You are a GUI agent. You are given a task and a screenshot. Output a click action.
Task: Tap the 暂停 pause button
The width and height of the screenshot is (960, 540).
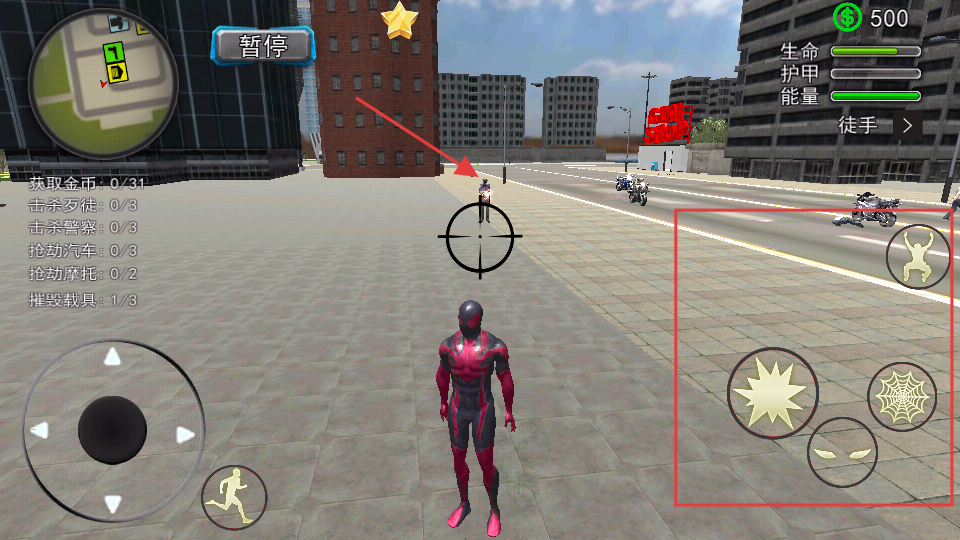pyautogui.click(x=264, y=45)
